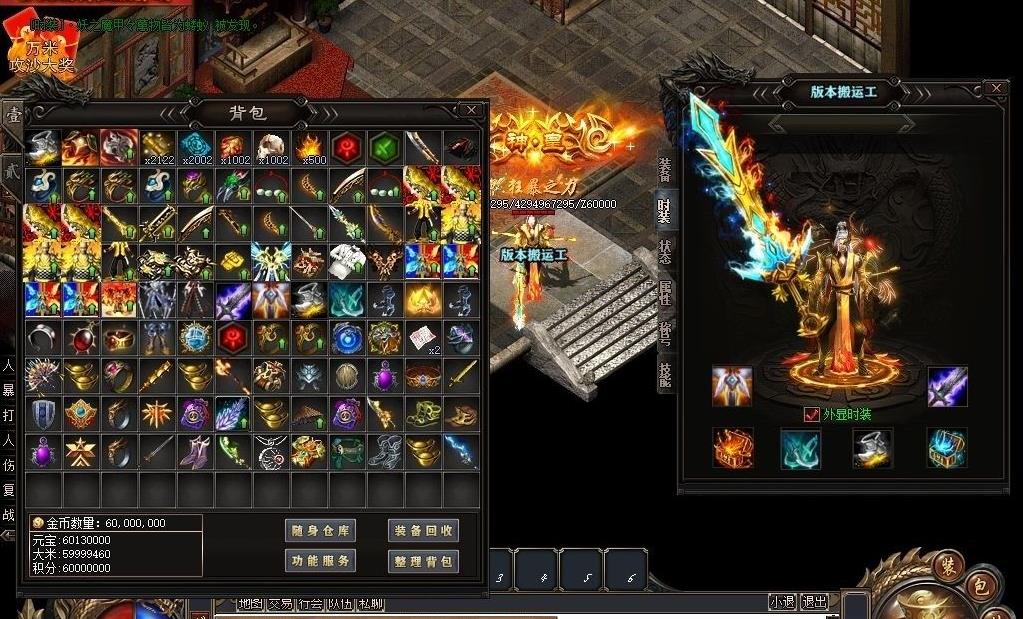Toggle the 外显时装 checkbox
Screen dimensions: 1023x619
tap(812, 415)
